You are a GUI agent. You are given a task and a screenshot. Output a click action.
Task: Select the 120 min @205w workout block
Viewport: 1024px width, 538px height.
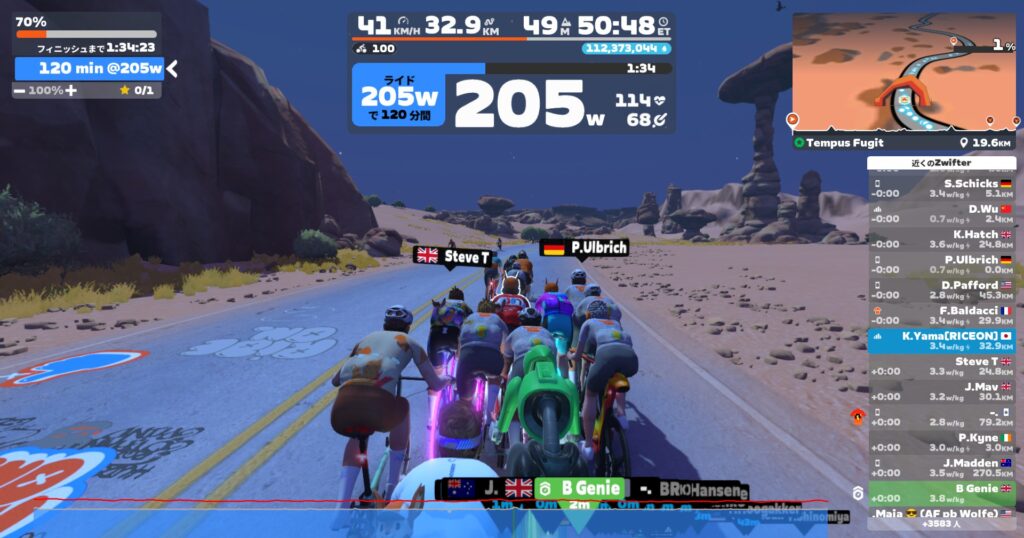pyautogui.click(x=90, y=68)
